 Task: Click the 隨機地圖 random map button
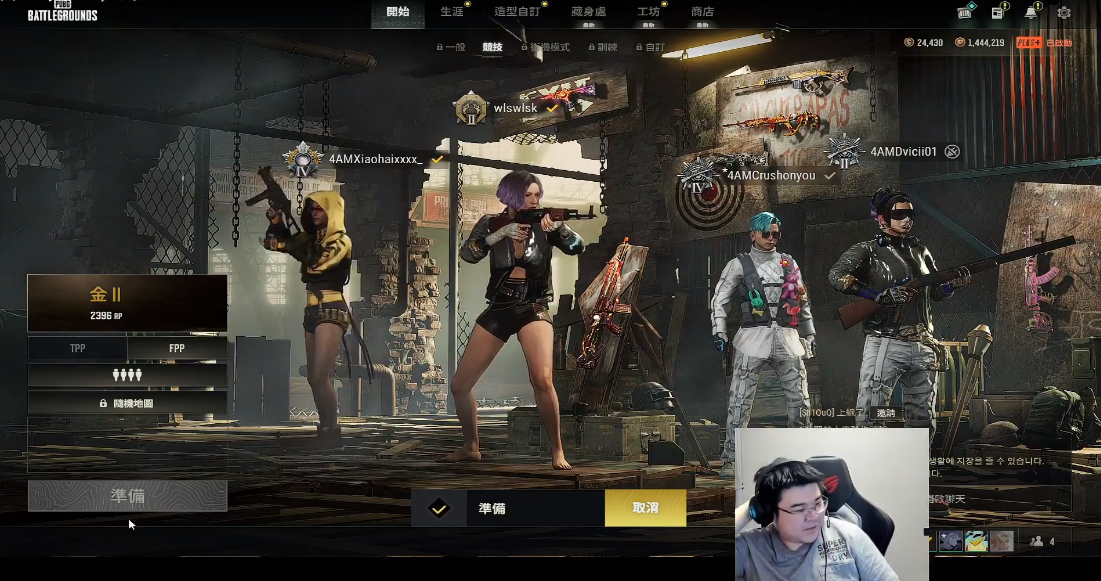(x=127, y=403)
